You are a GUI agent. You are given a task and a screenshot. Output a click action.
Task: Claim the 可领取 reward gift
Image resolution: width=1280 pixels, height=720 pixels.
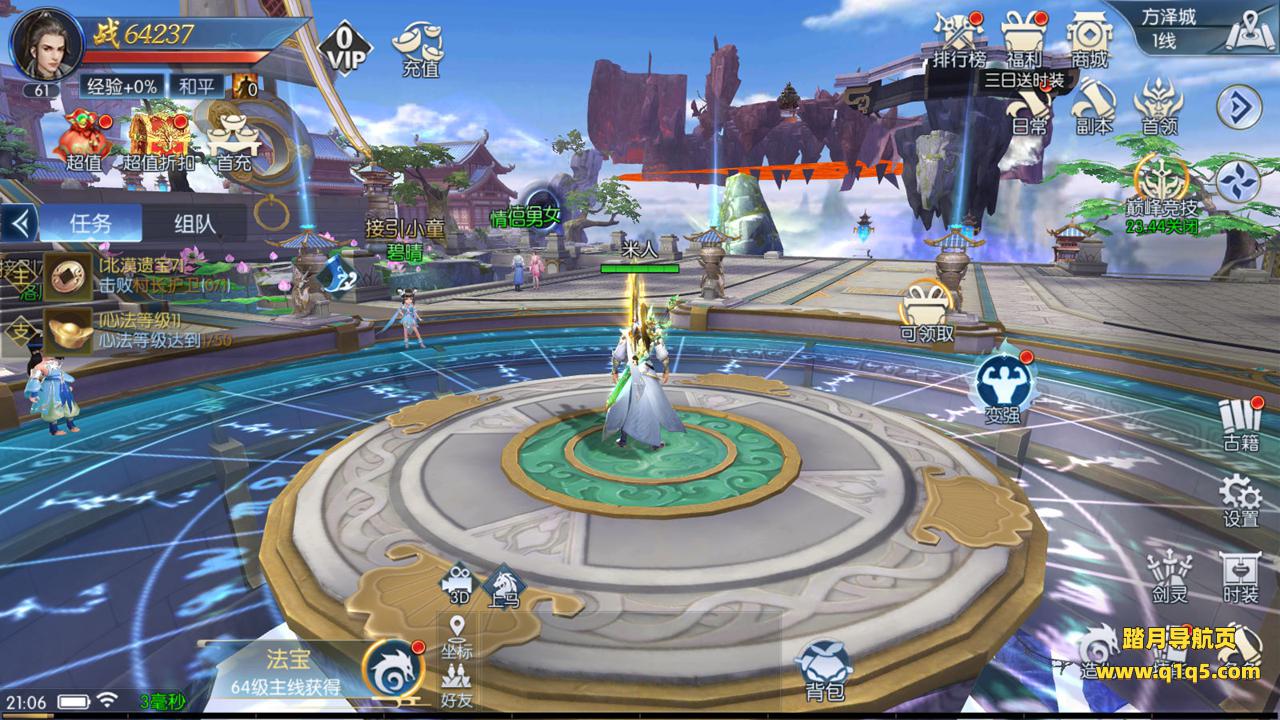(927, 311)
